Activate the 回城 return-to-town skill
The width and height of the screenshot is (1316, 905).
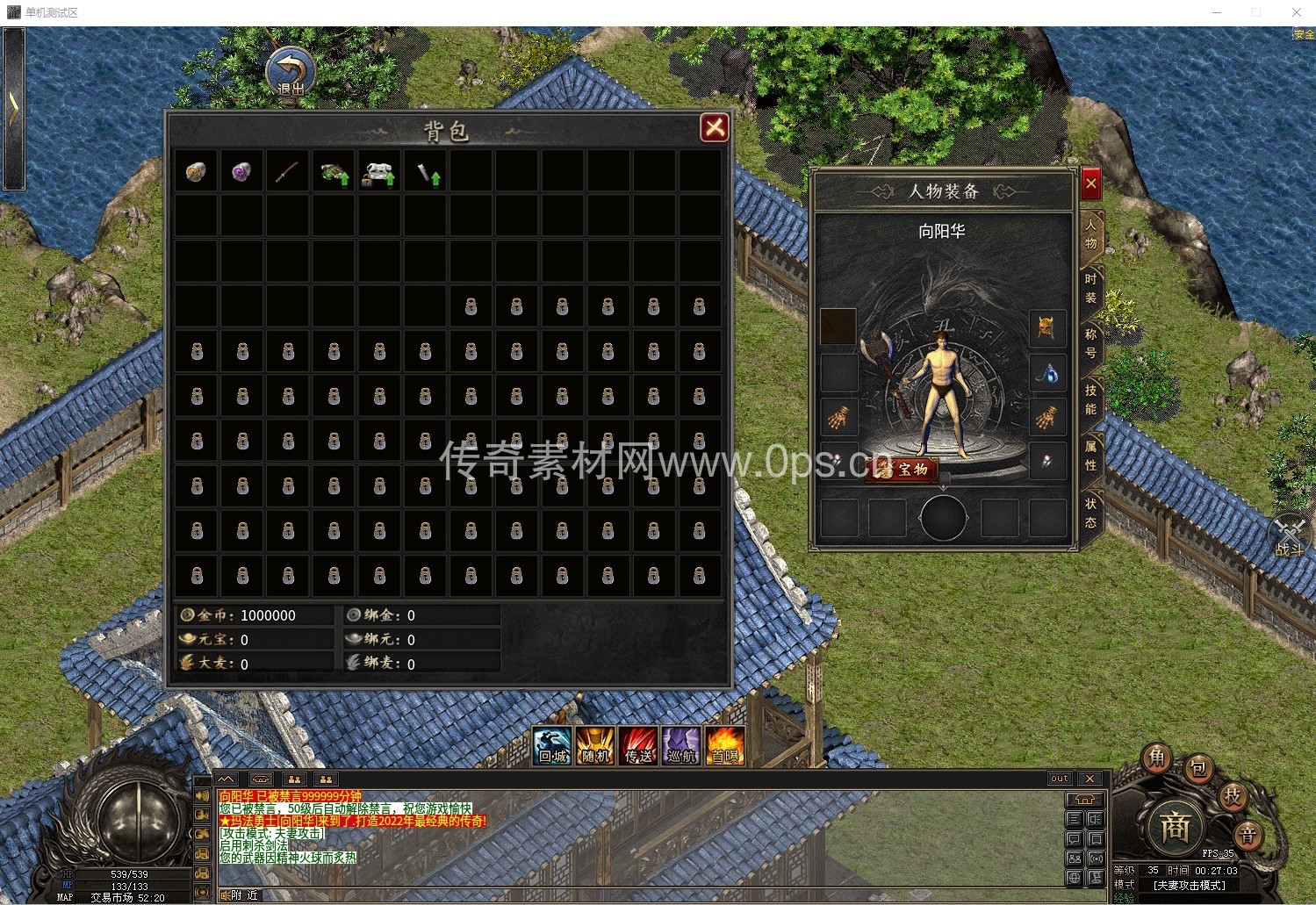click(553, 746)
